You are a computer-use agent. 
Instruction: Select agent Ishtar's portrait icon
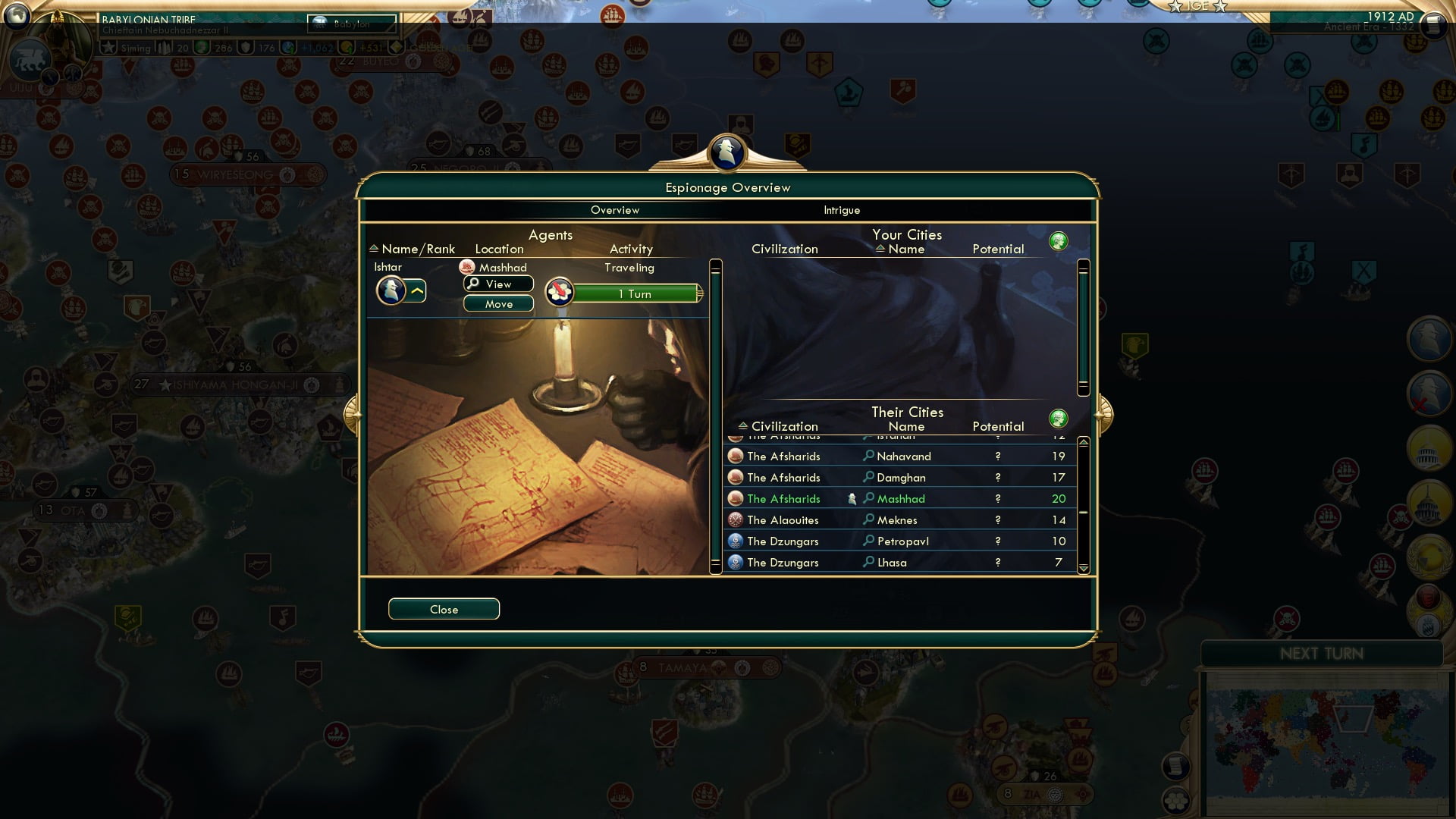coord(392,290)
